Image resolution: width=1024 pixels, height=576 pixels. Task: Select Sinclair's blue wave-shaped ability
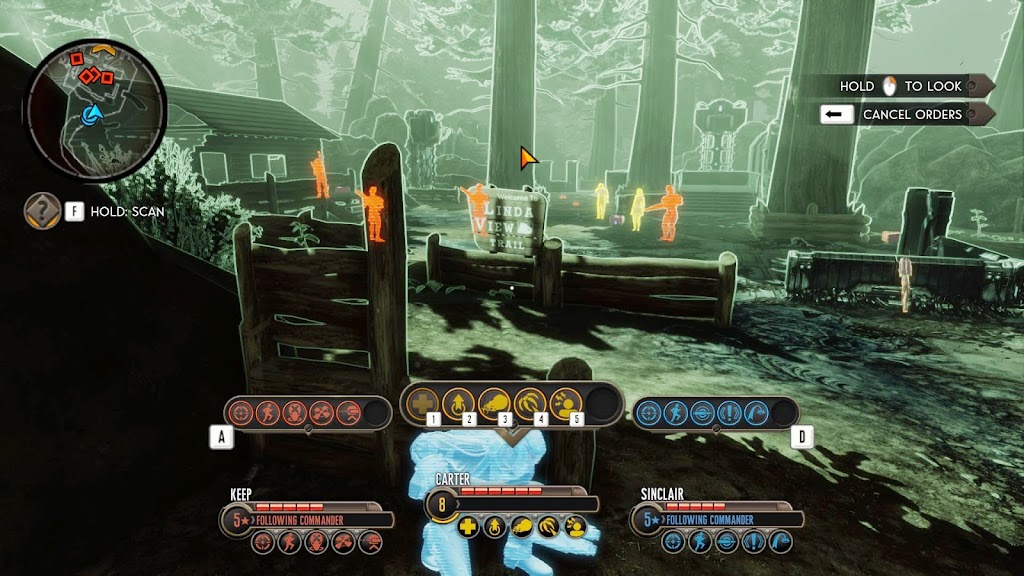758,412
